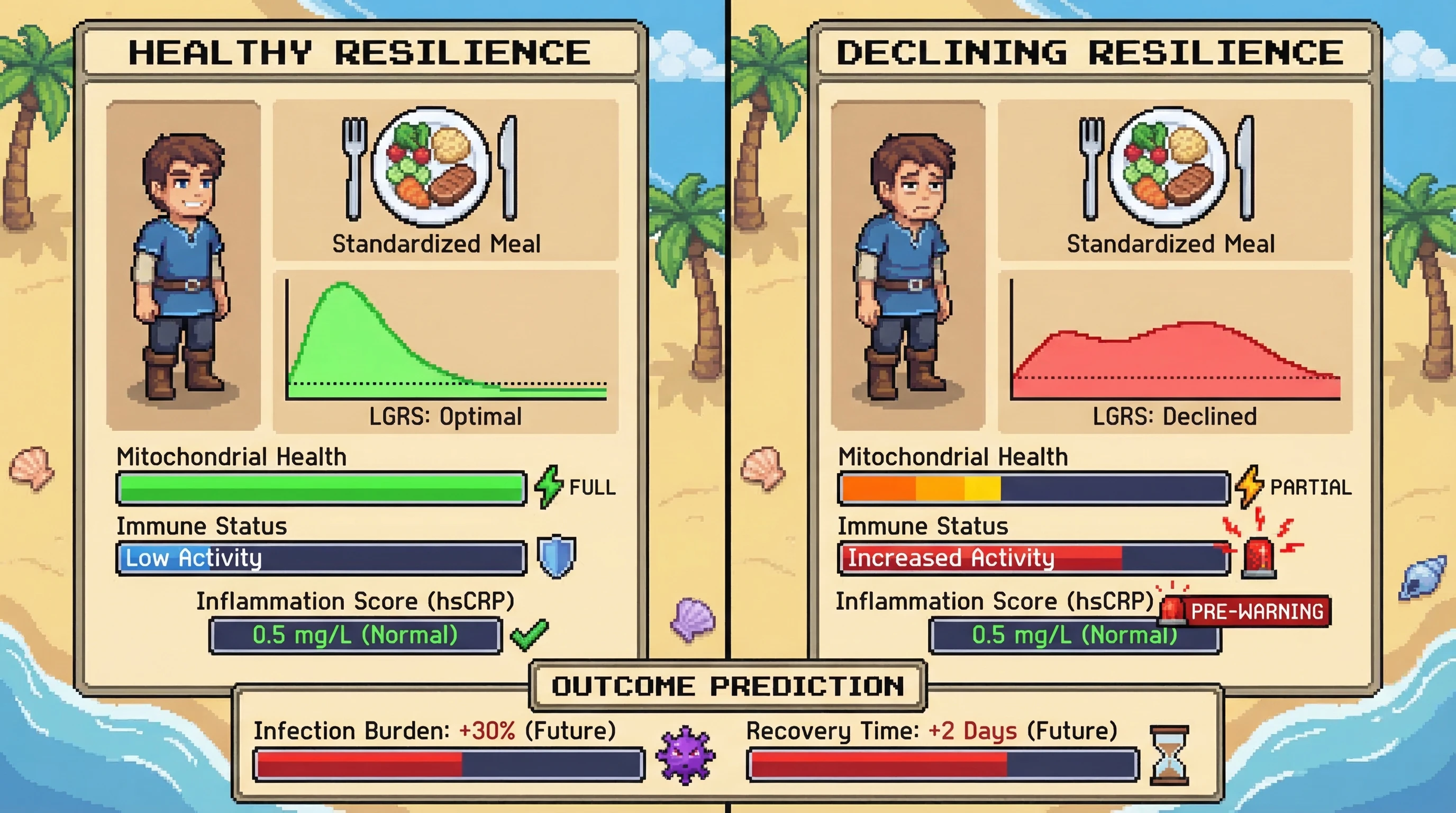The width and height of the screenshot is (1456, 813).
Task: Select the purple virus Infection Burden icon
Action: point(686,756)
